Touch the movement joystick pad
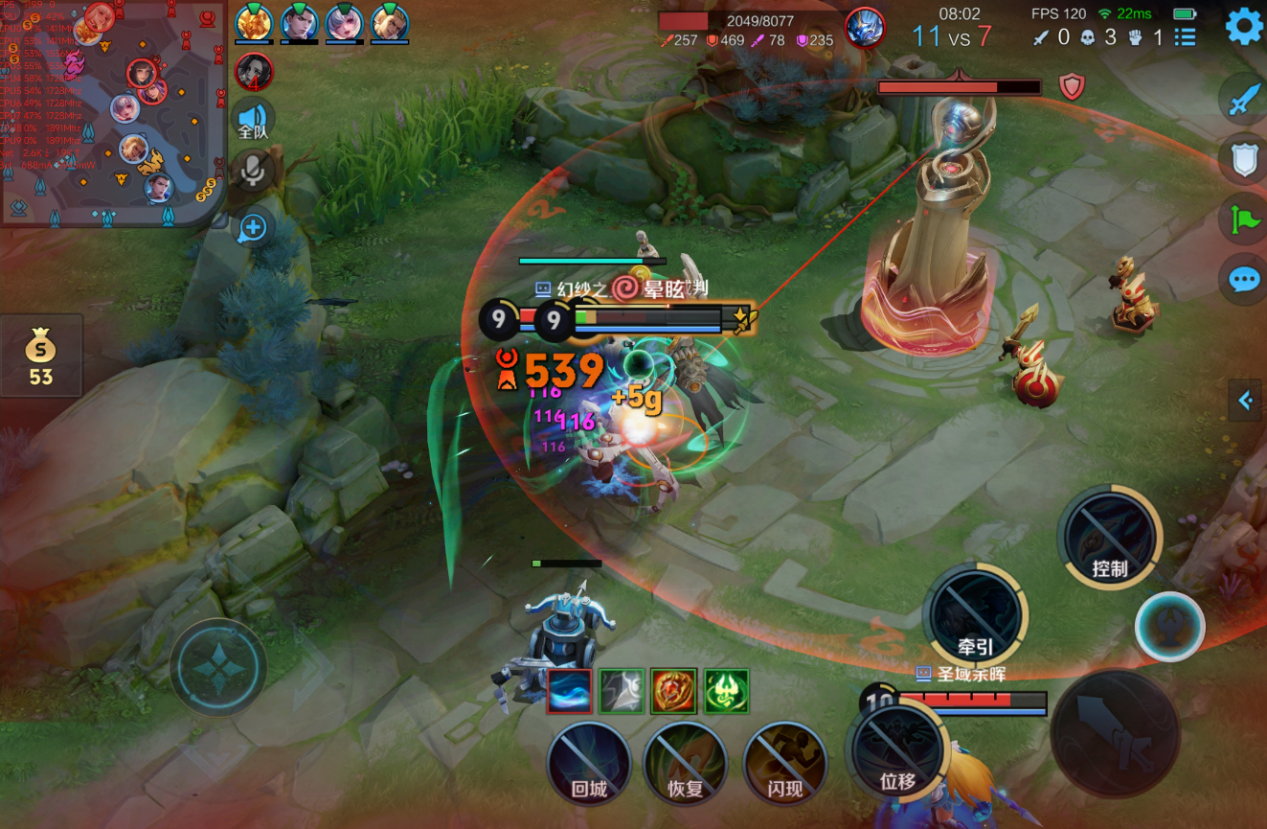The image size is (1267, 829). 218,666
